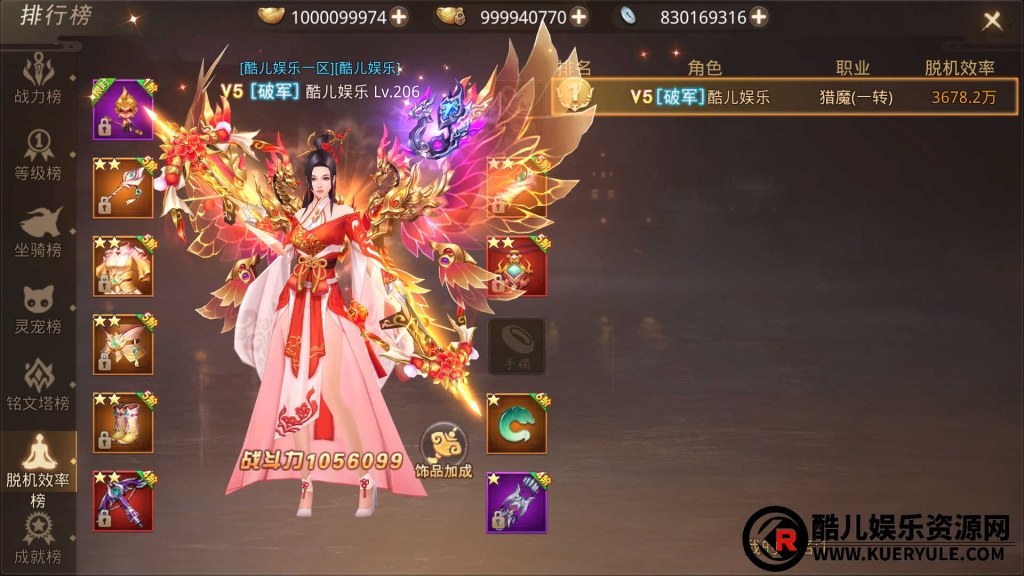This screenshot has height=576, width=1024.
Task: Select the empty 手镯 bracelet slot
Action: pos(516,346)
